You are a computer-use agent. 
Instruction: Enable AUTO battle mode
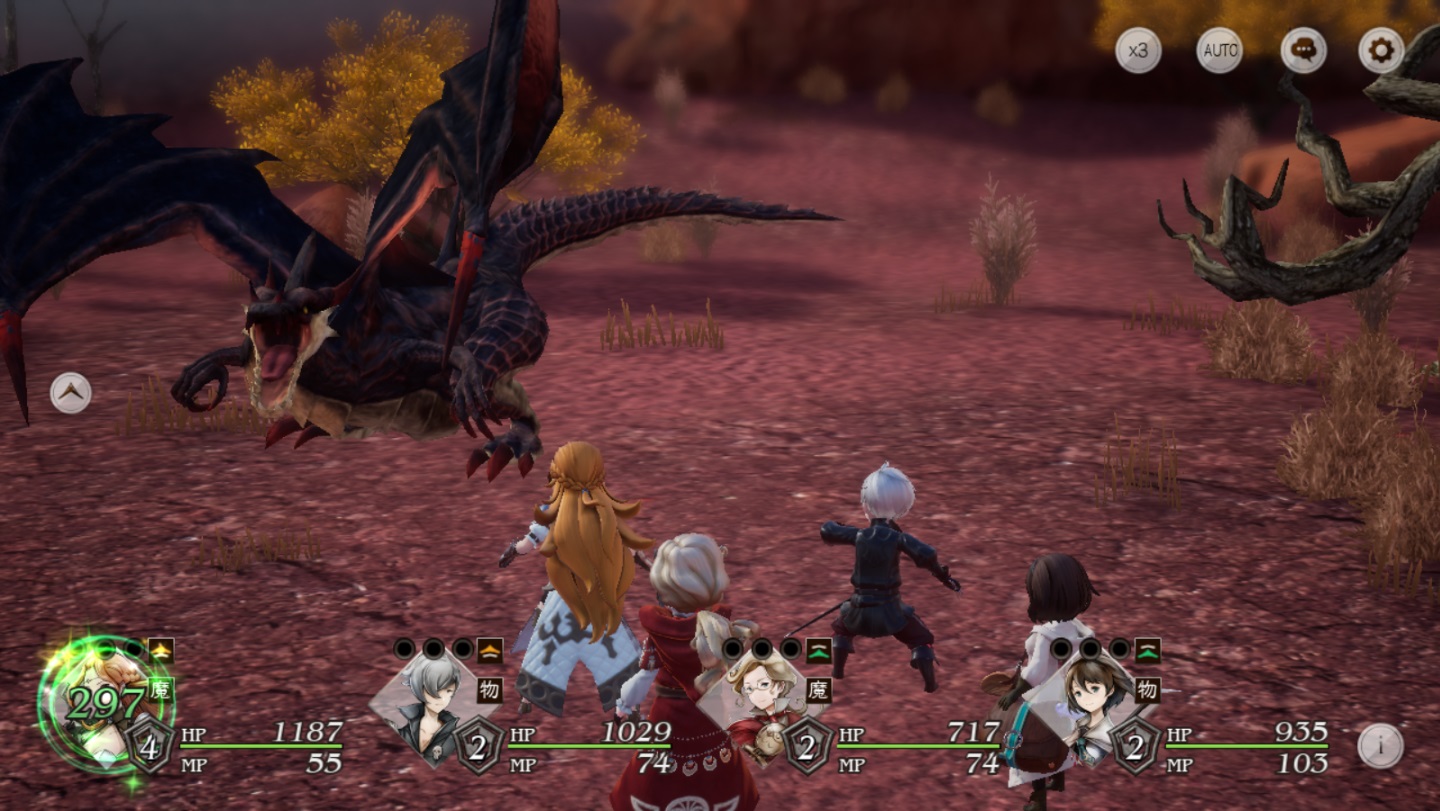click(1220, 50)
